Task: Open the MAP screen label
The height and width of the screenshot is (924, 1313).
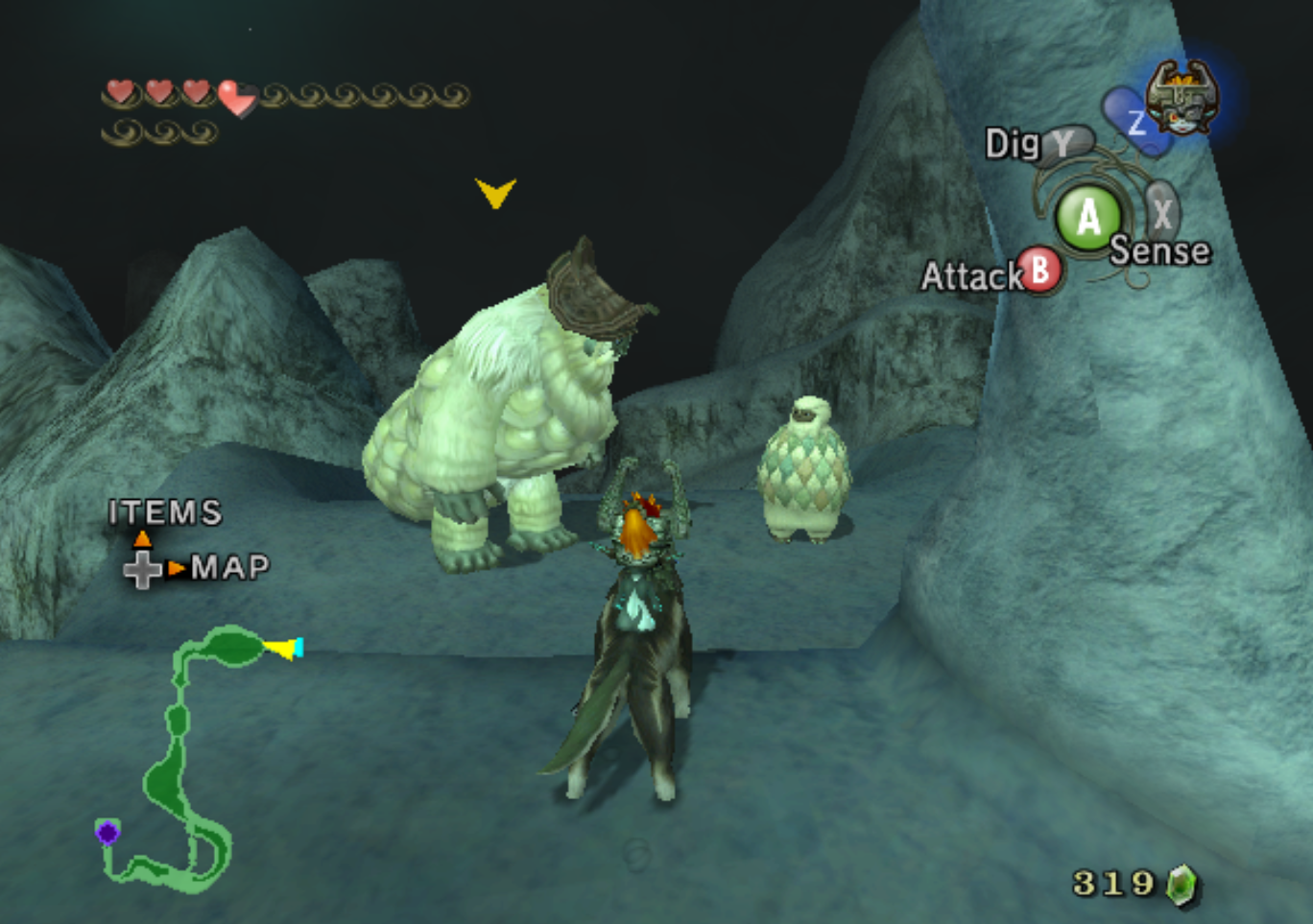Action: (x=229, y=567)
